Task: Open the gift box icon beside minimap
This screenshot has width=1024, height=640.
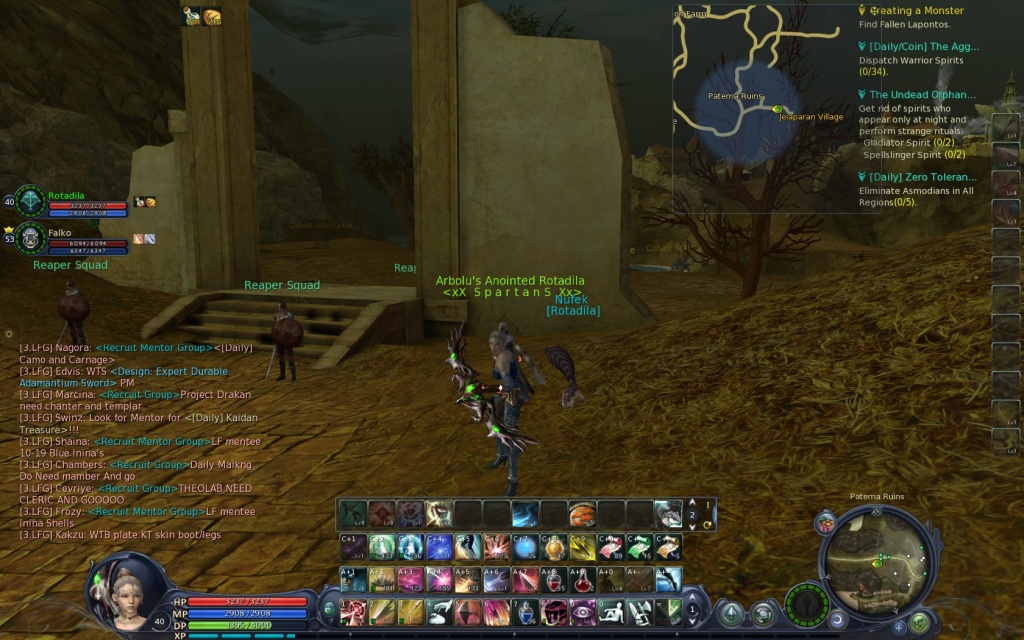Action: (x=826, y=522)
